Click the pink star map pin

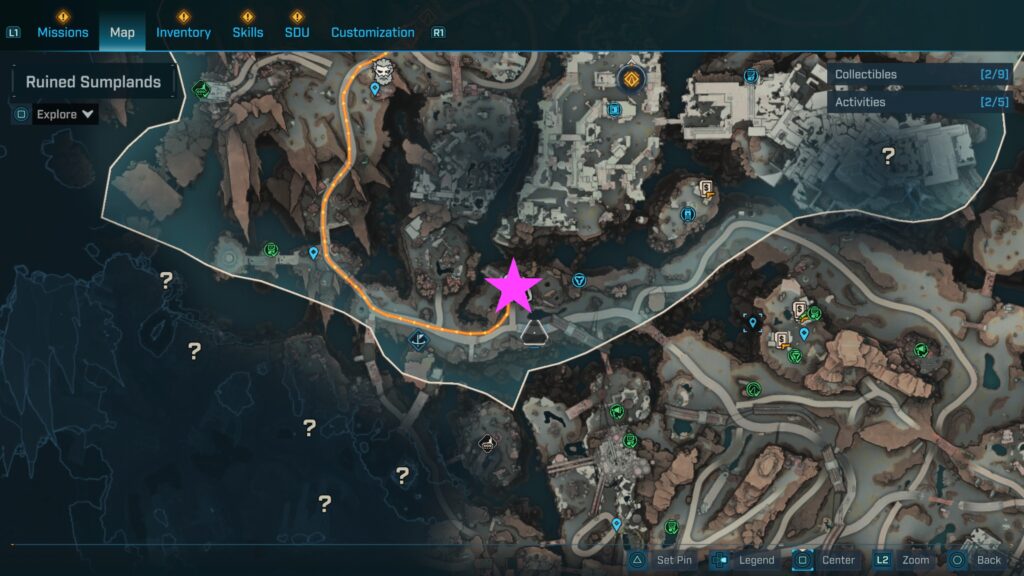pos(513,286)
